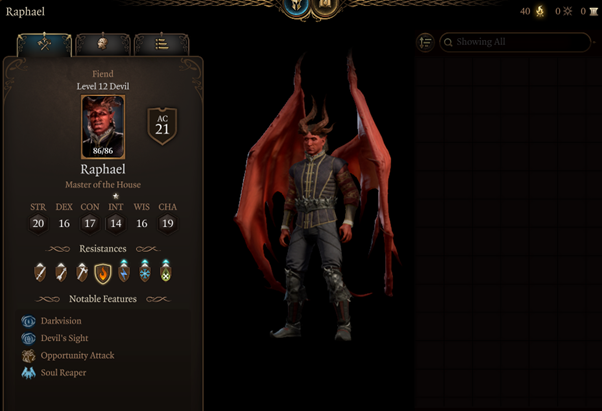
Task: View the Darkvision feature
Action: coord(61,321)
